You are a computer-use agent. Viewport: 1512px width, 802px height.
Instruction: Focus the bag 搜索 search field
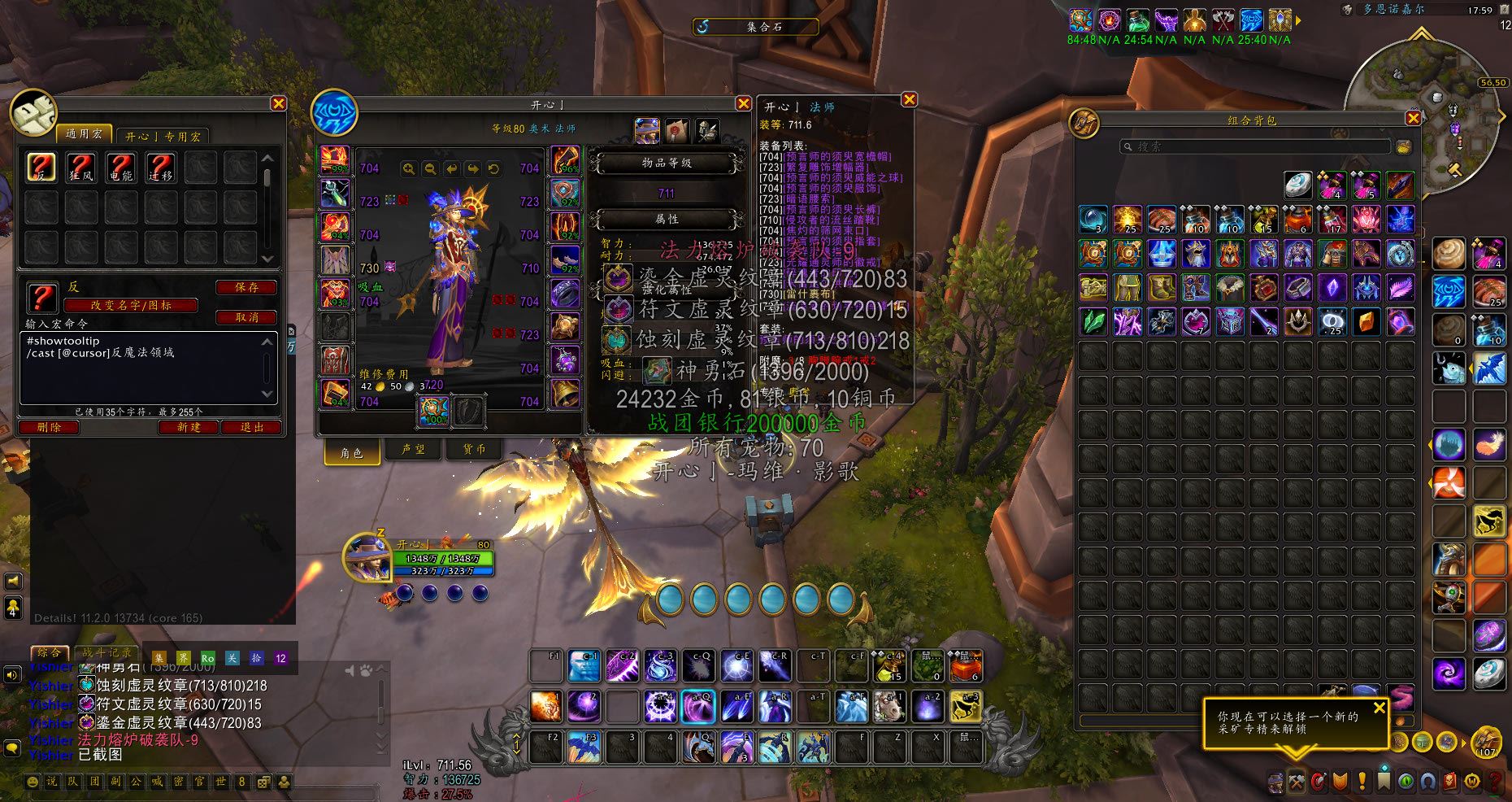[x=1256, y=146]
